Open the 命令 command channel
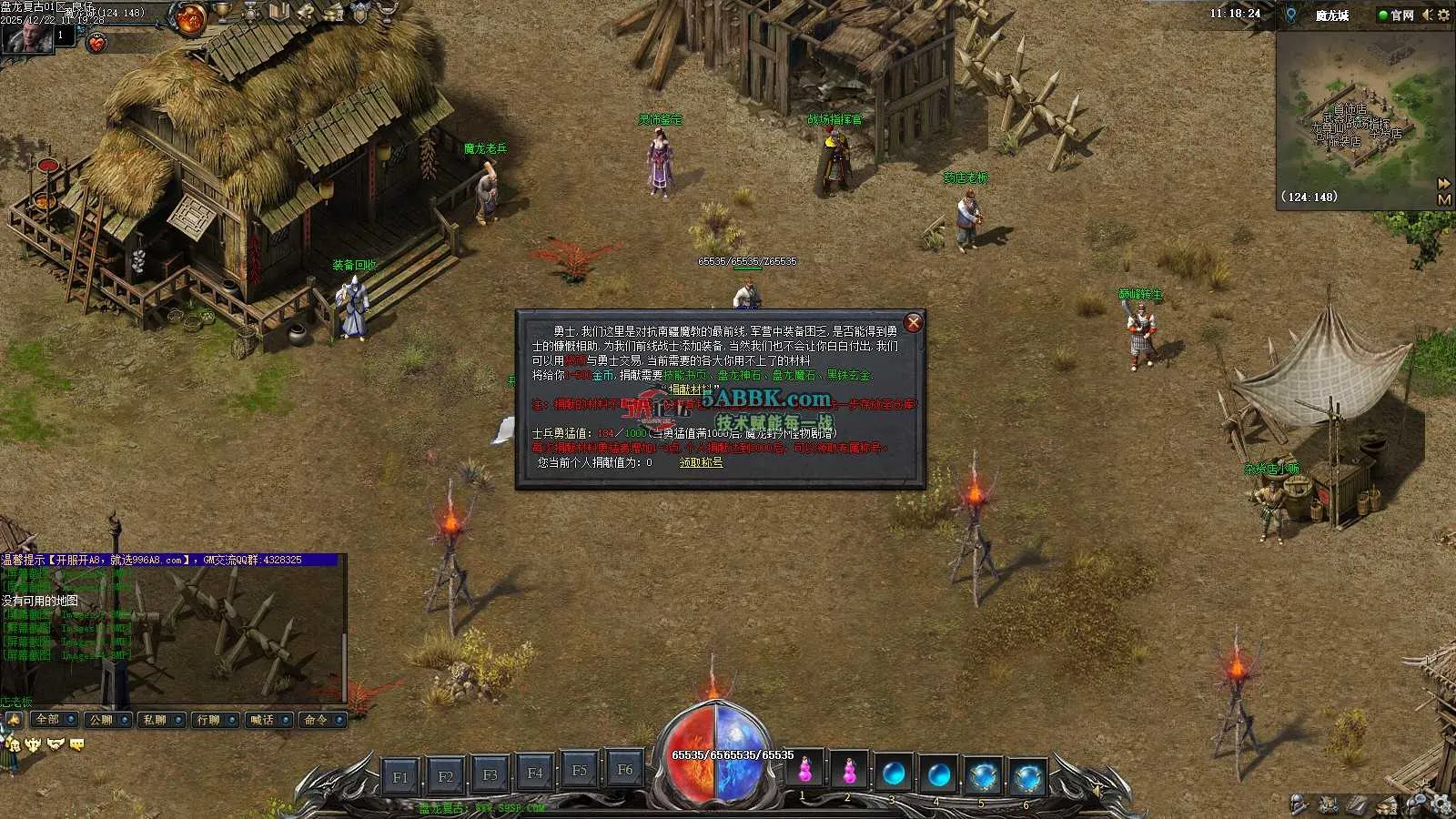 (316, 720)
